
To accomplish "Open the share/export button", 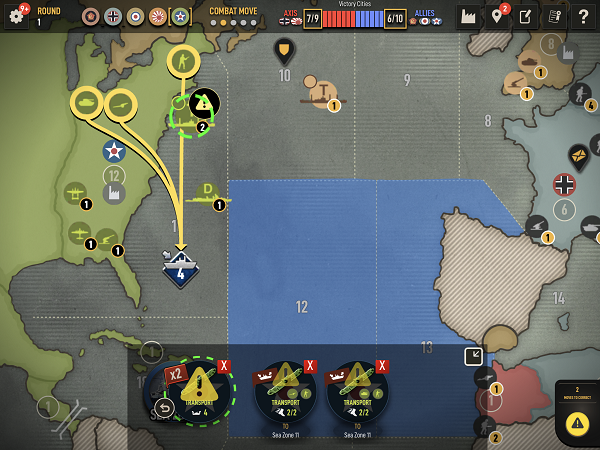I will [x=526, y=16].
